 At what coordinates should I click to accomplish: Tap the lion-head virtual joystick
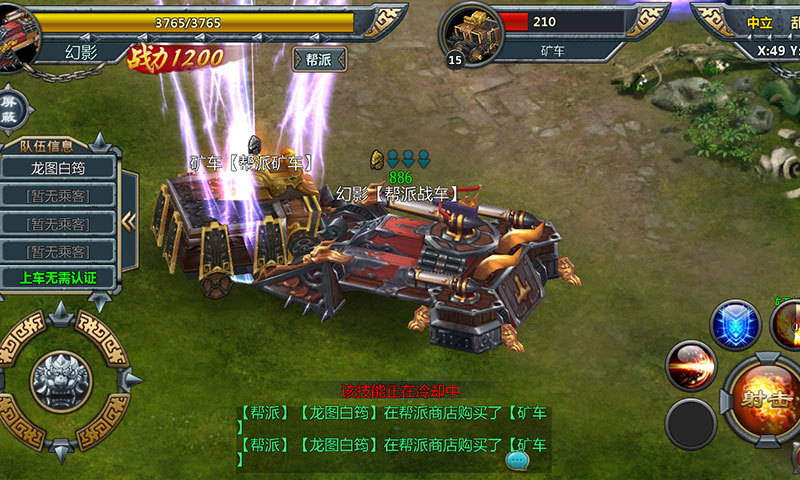62,380
